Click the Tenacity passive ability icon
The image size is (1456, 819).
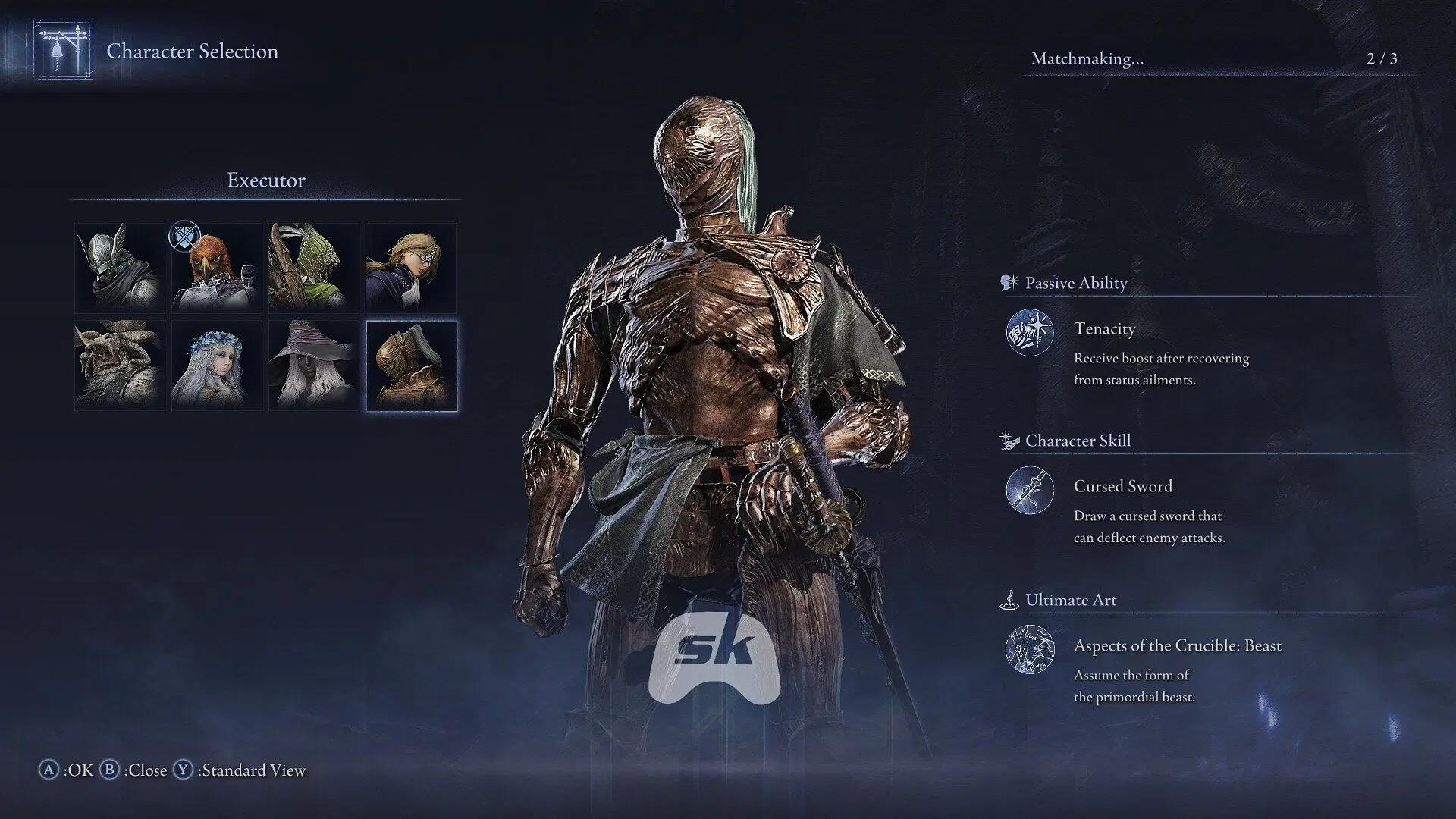coord(1030,332)
